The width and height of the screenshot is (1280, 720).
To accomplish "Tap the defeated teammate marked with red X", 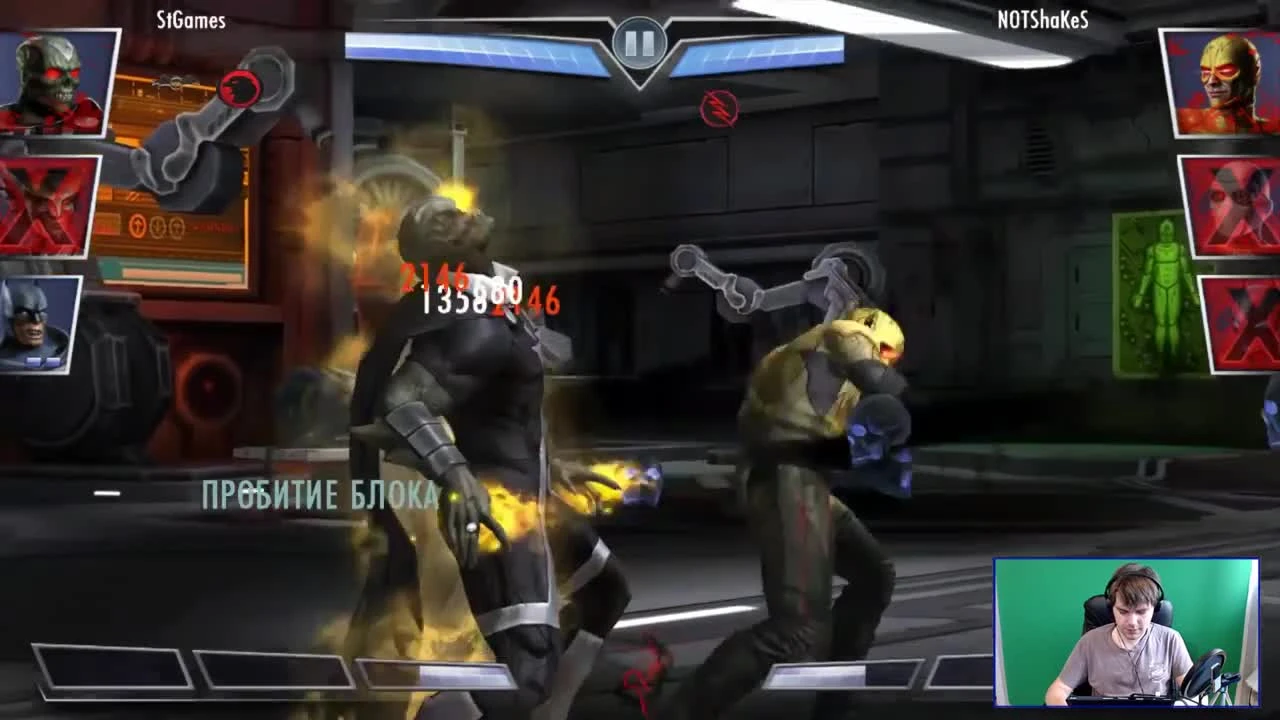I will coord(42,207).
